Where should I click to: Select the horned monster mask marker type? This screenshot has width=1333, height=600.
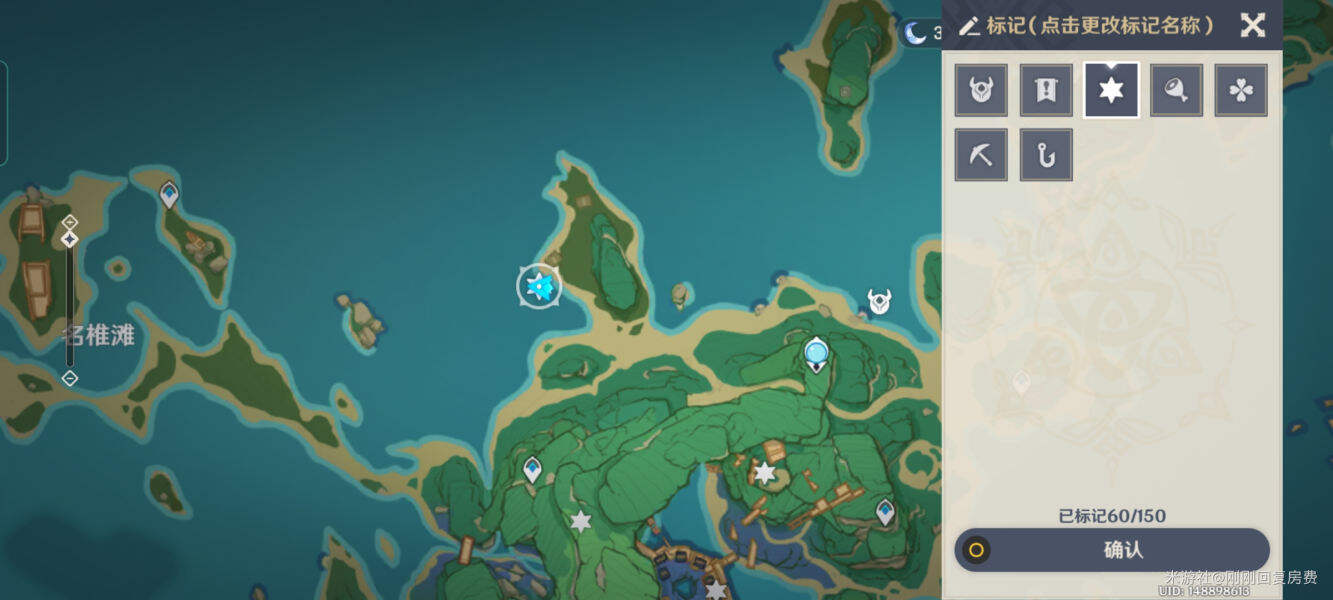tap(981, 91)
